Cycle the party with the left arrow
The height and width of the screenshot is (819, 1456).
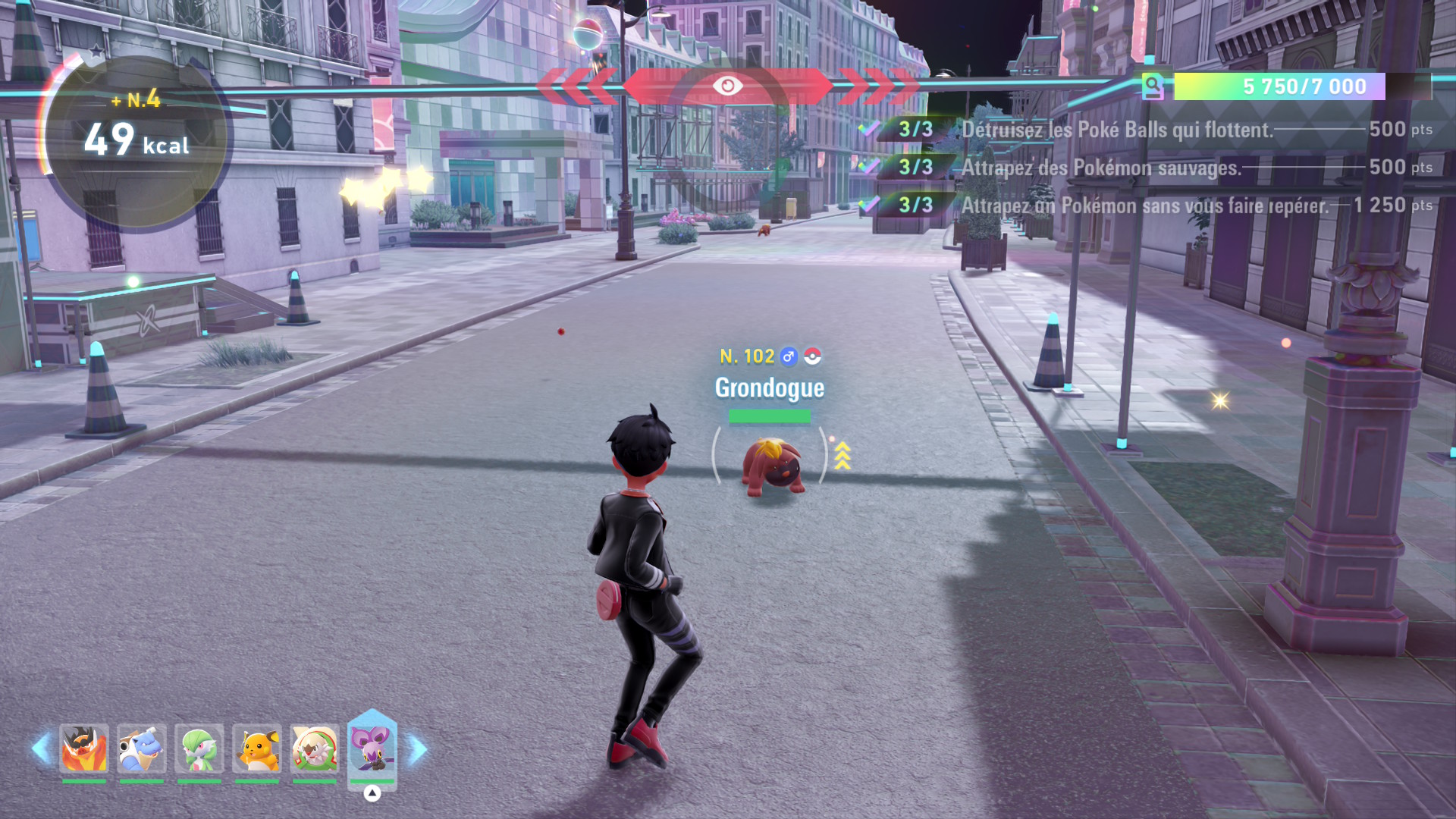(41, 749)
